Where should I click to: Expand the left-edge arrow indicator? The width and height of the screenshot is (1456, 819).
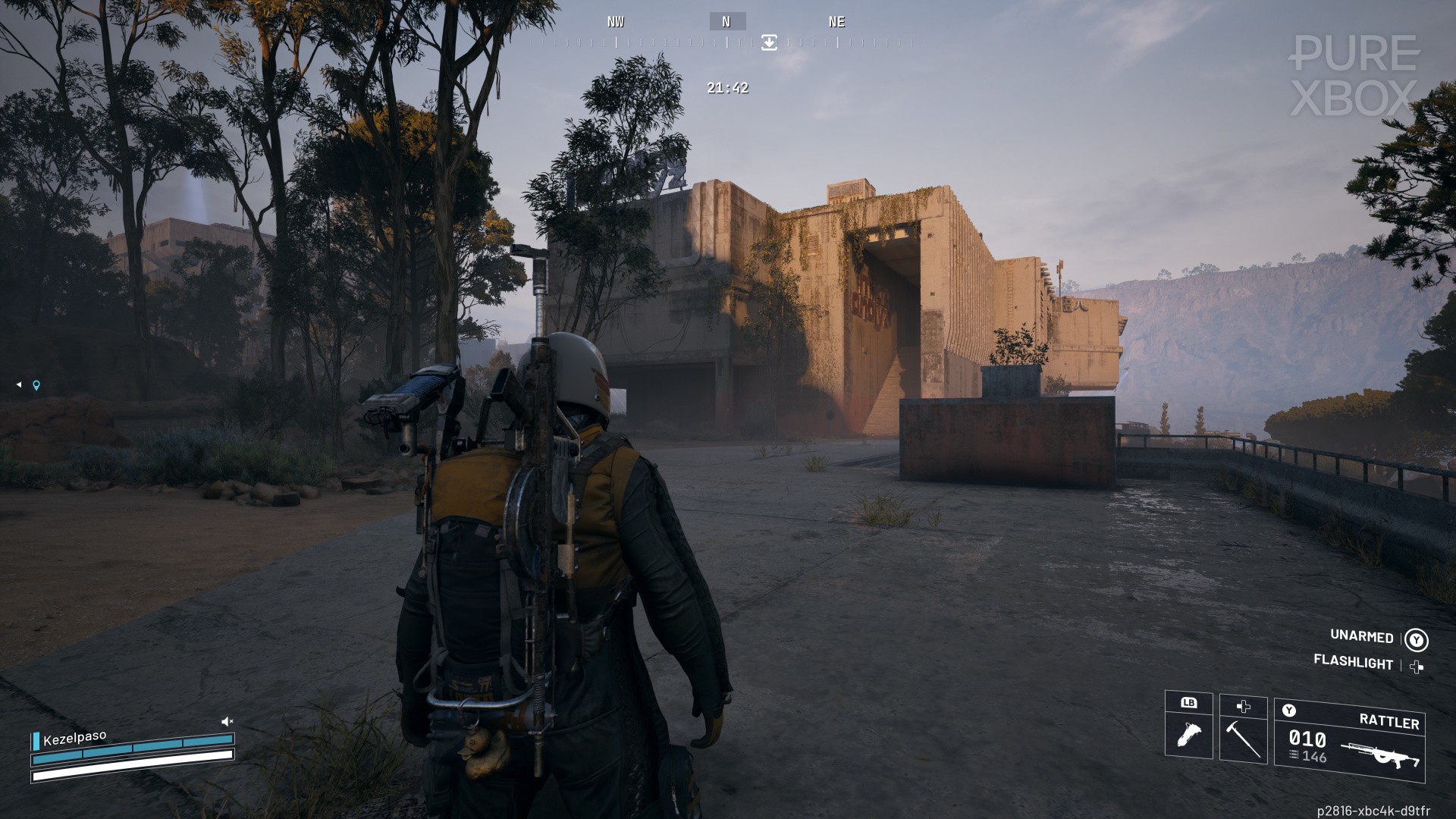[19, 384]
